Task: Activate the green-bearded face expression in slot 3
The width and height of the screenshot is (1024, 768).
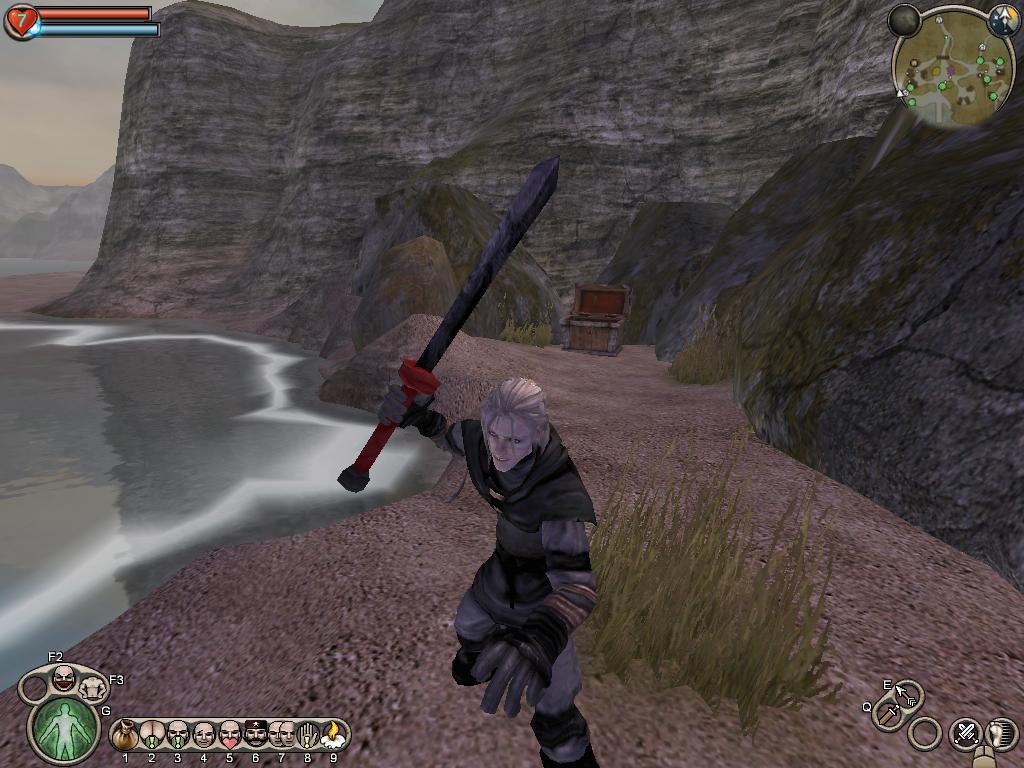Action: (x=178, y=735)
